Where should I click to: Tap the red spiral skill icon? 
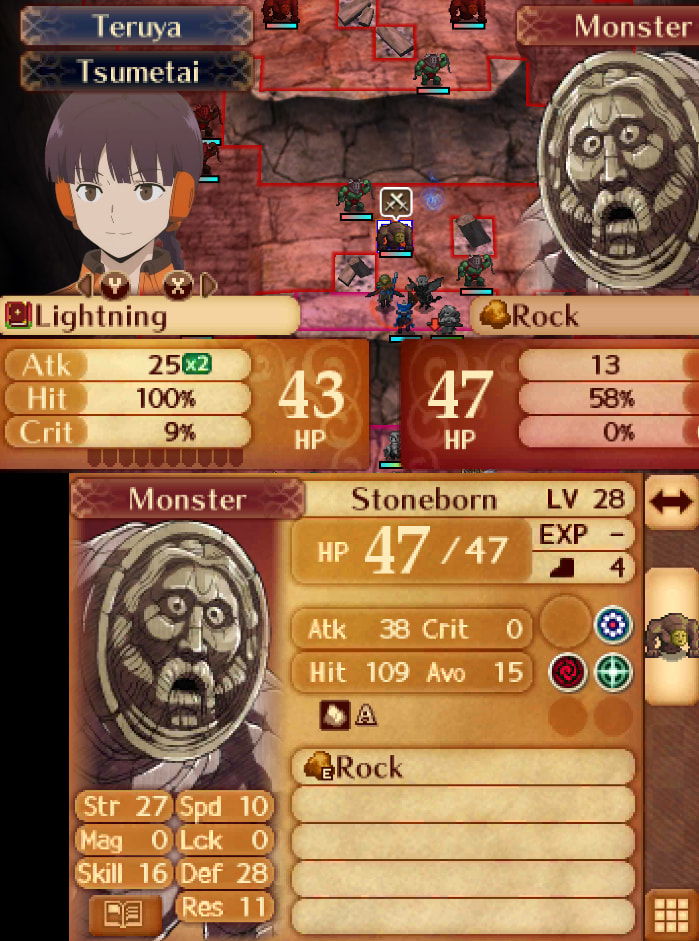(x=565, y=671)
